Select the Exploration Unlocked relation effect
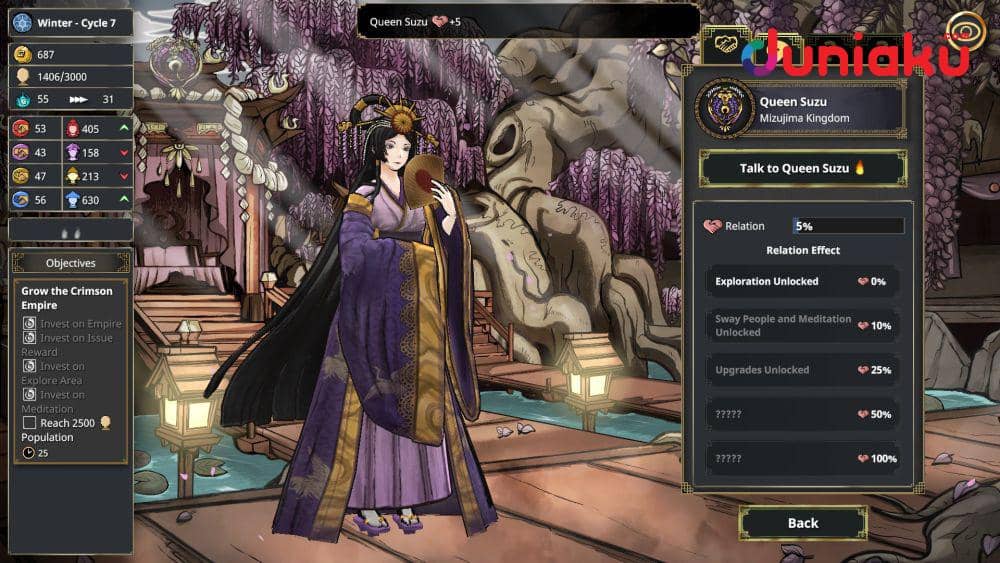 (x=802, y=282)
